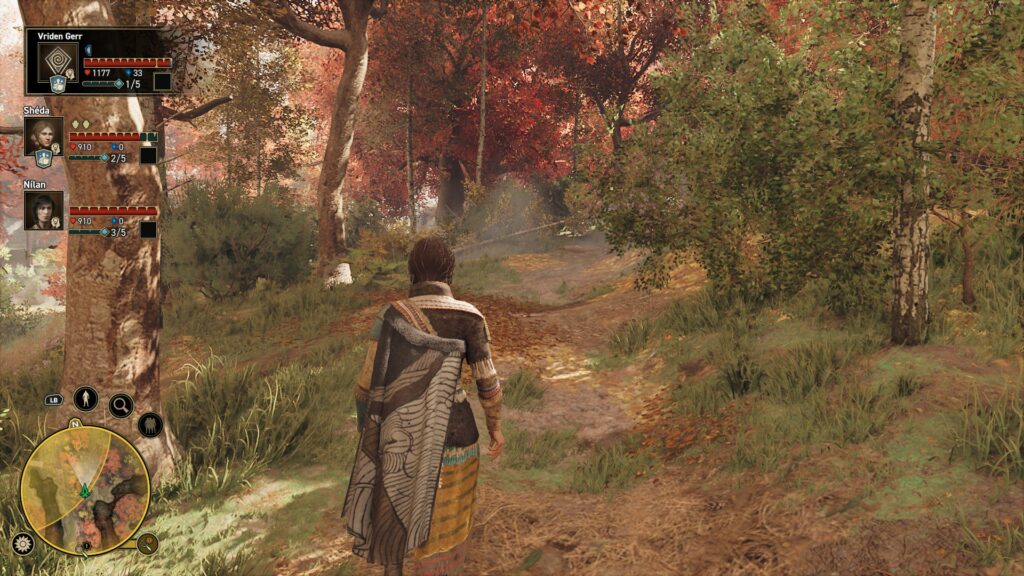Open the circular minimap
Screen dimensions: 1024x576
(85, 491)
